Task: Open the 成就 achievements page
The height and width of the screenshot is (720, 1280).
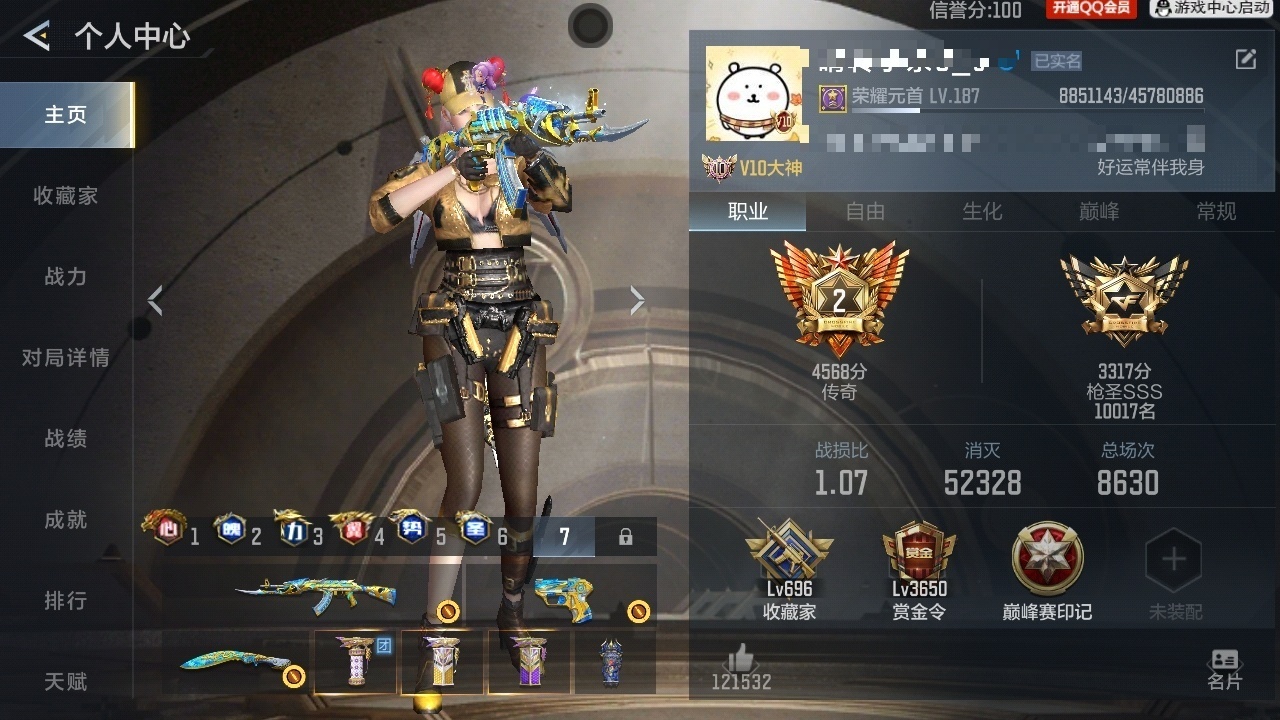Action: click(66, 520)
